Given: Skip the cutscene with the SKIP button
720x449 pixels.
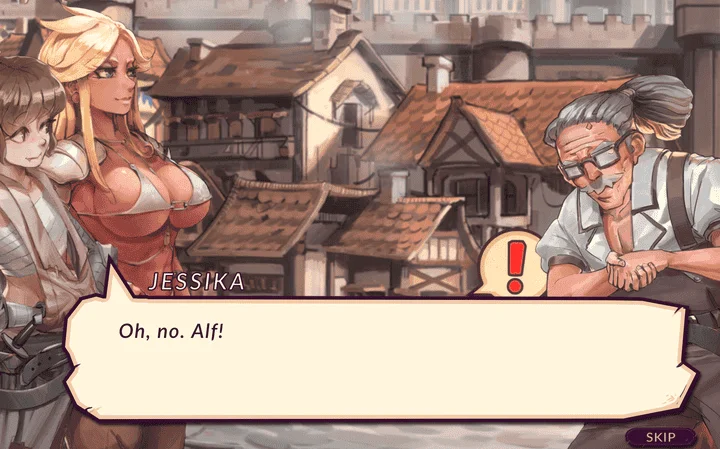Looking at the screenshot, I should pyautogui.click(x=660, y=437).
